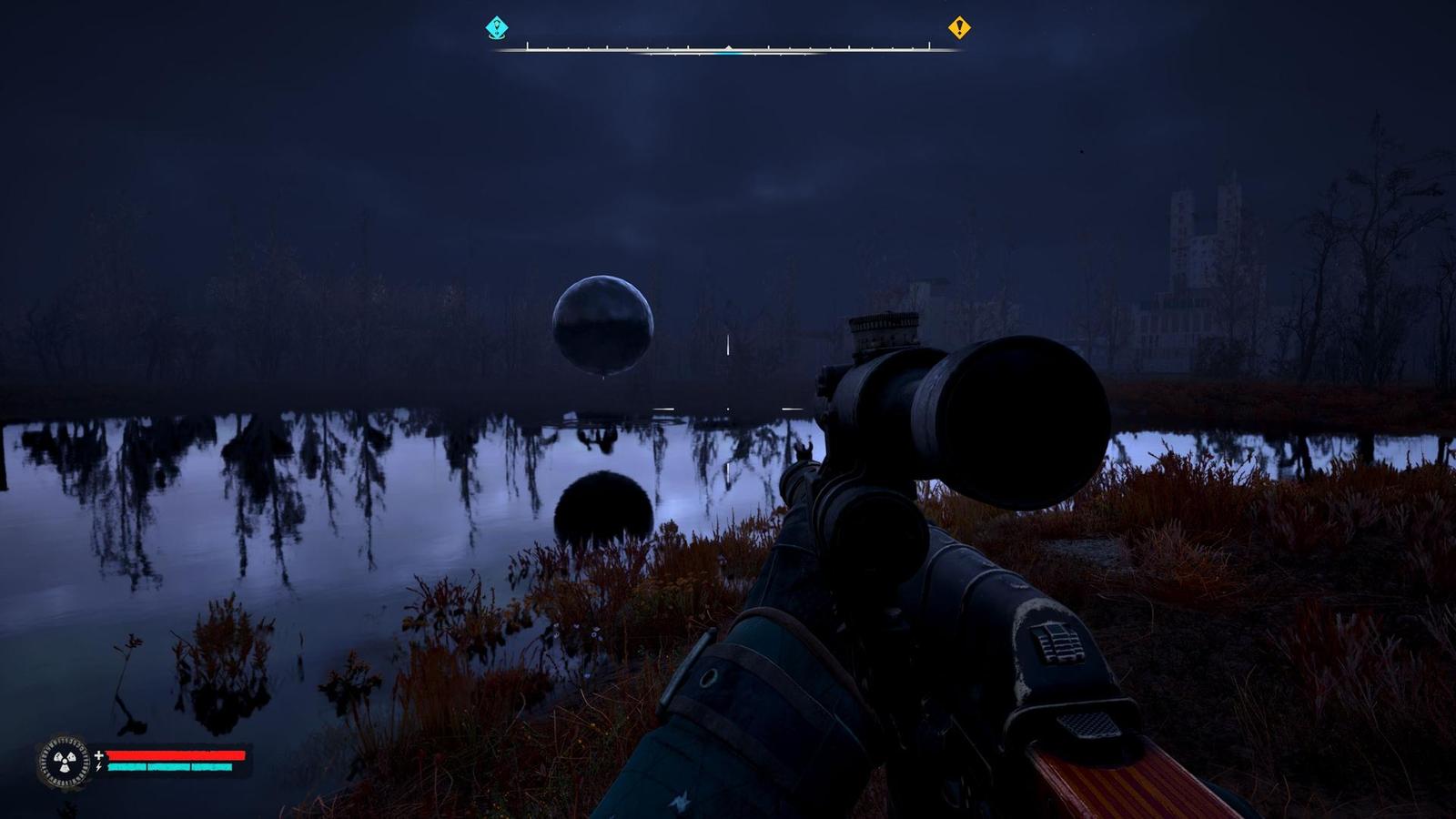This screenshot has width=1456, height=819.
Task: Click the health cross icon beside the bars
Action: click(x=98, y=755)
